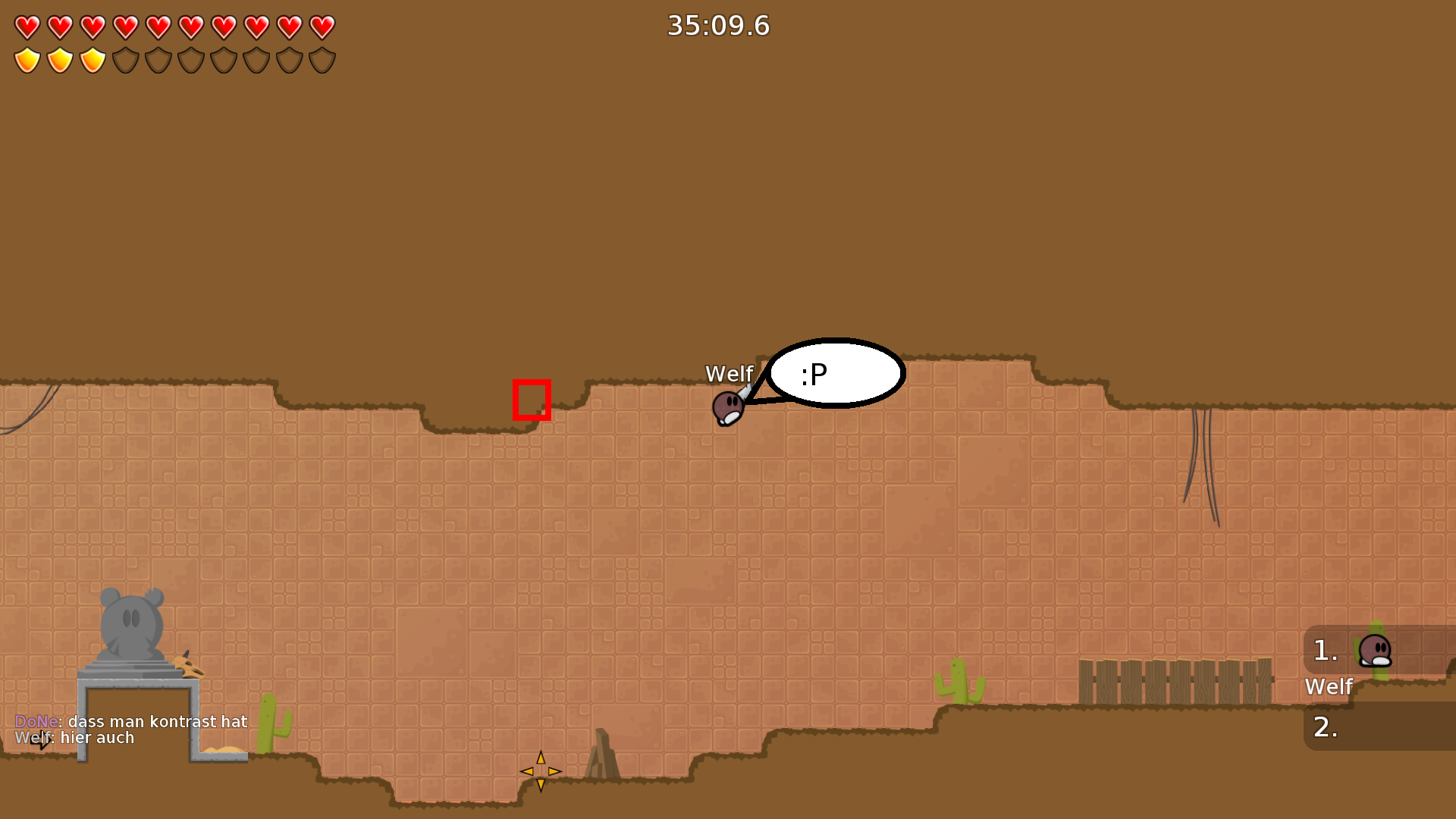This screenshot has height=819, width=1456.
Task: Click the crosshair marker near the bottom
Action: coord(541,771)
